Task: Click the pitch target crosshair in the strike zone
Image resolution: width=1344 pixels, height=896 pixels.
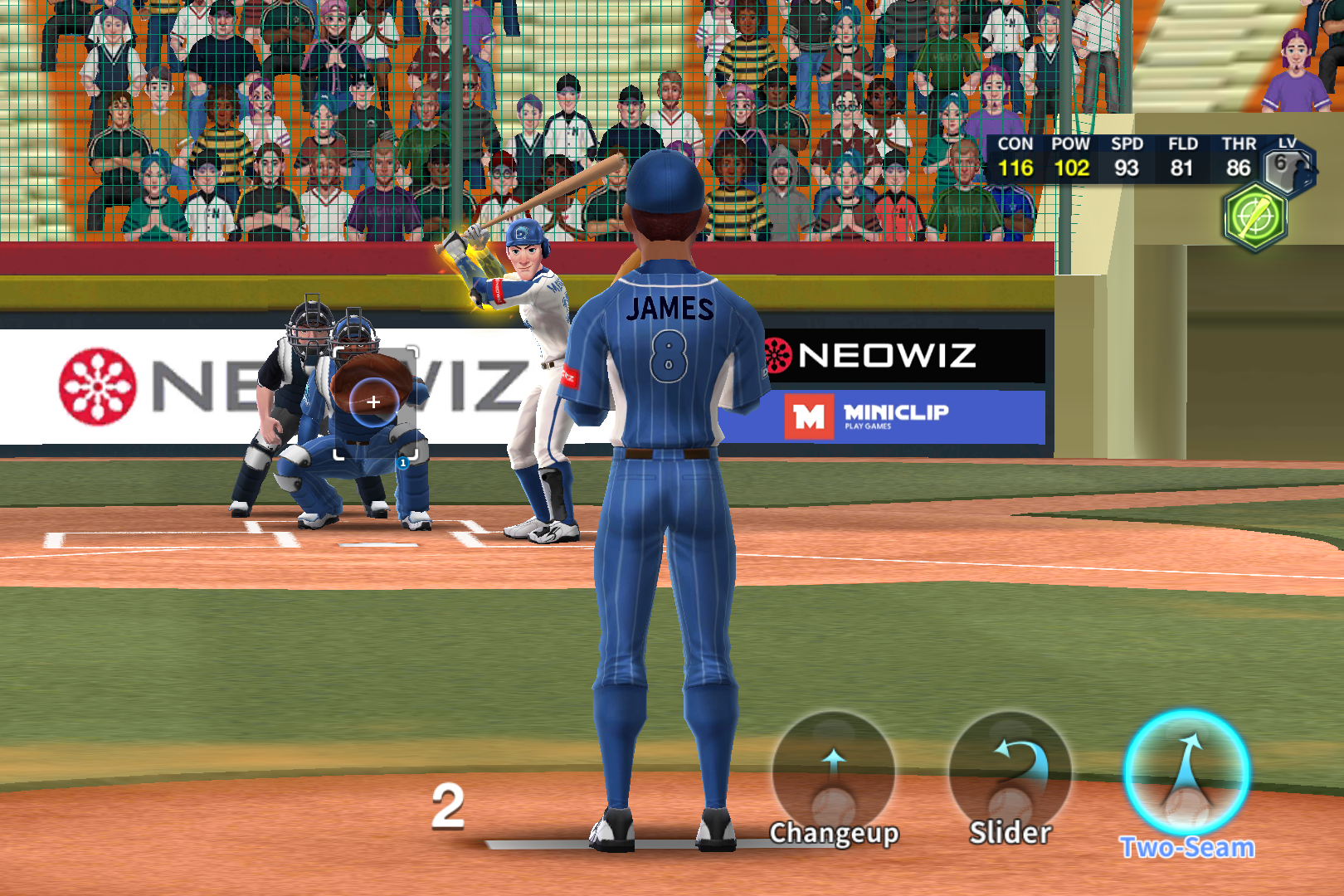Action: point(373,402)
